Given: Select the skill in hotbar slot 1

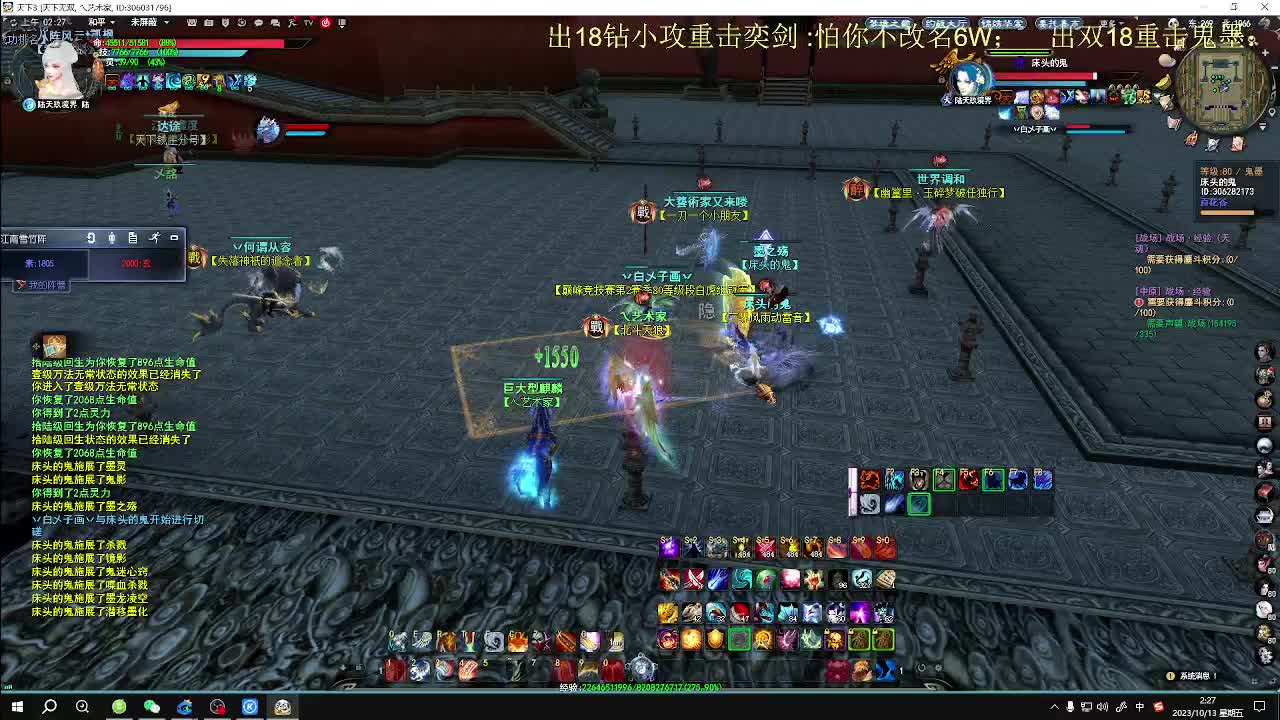Looking at the screenshot, I should [x=395, y=667].
